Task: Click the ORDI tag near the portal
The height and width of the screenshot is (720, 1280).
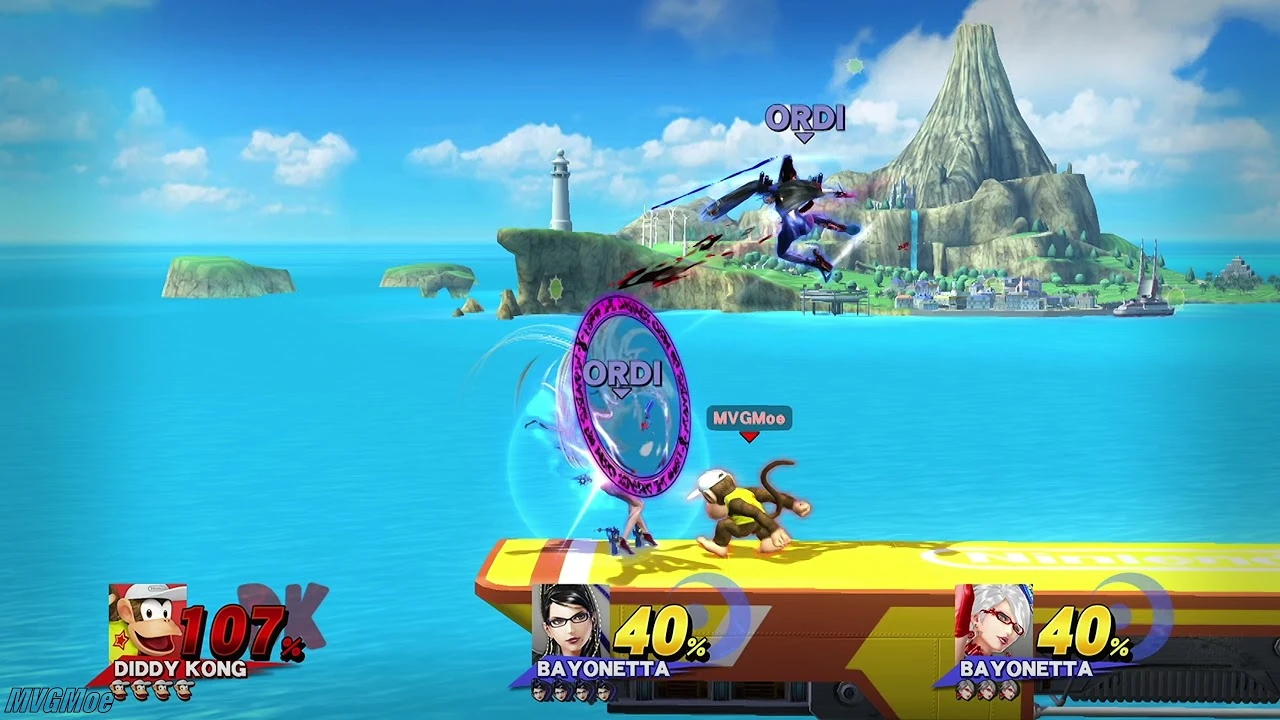Action: click(625, 374)
